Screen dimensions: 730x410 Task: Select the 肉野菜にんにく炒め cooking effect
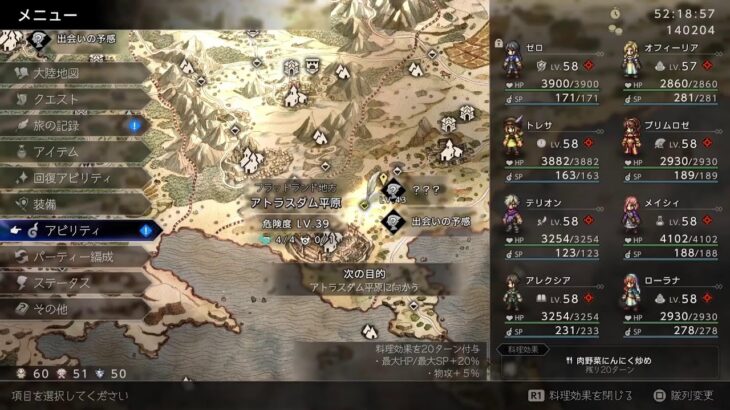[609, 363]
